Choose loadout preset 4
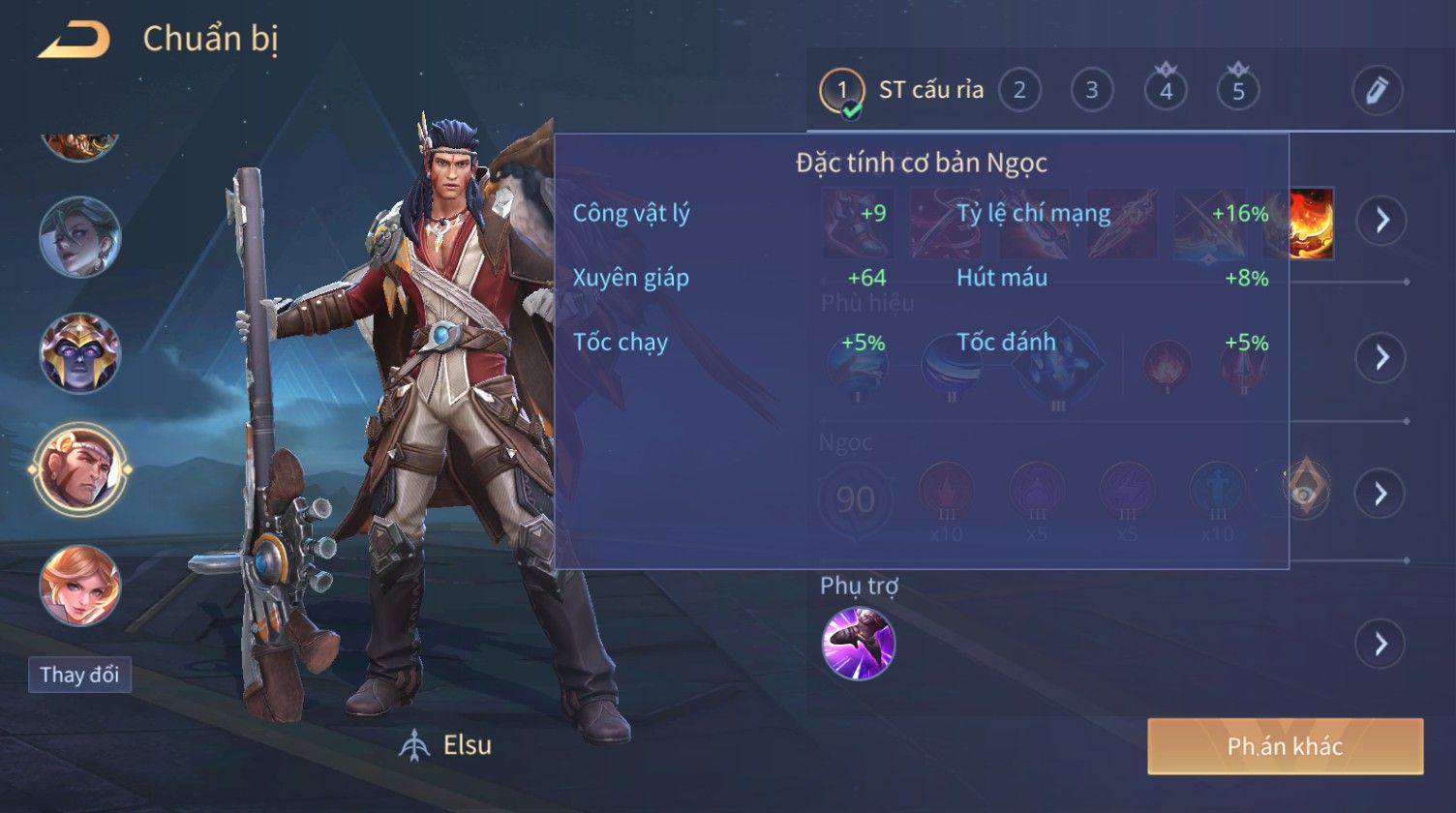Viewport: 1456px width, 813px height. [1166, 91]
